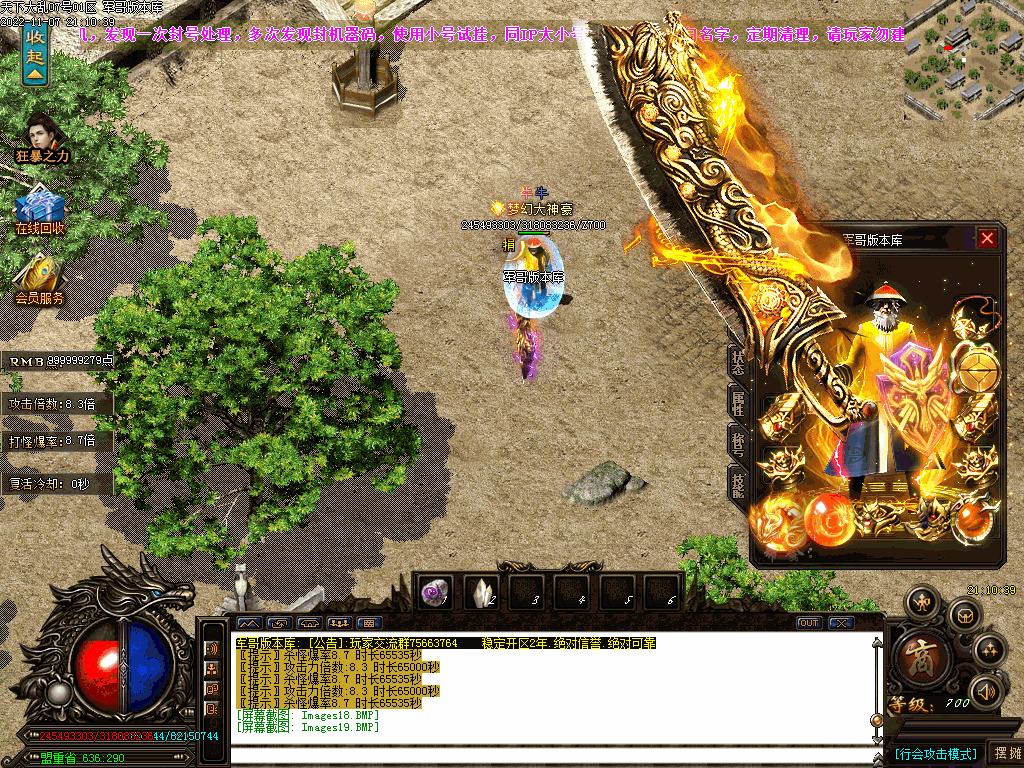Select the gold coin medal equipment slot
Image resolution: width=1024 pixels, height=768 pixels.
(975, 371)
